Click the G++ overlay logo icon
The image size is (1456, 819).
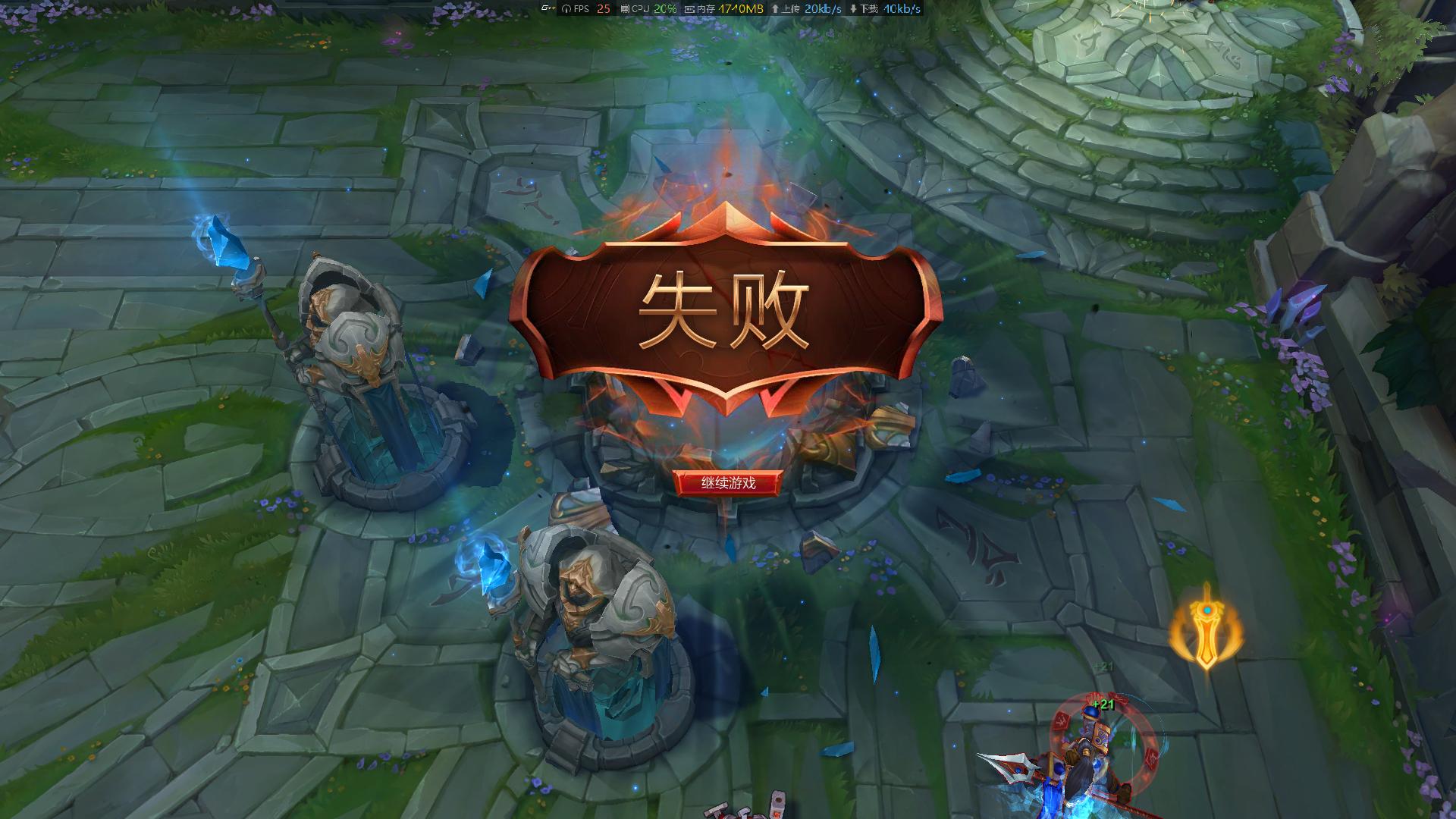point(548,8)
